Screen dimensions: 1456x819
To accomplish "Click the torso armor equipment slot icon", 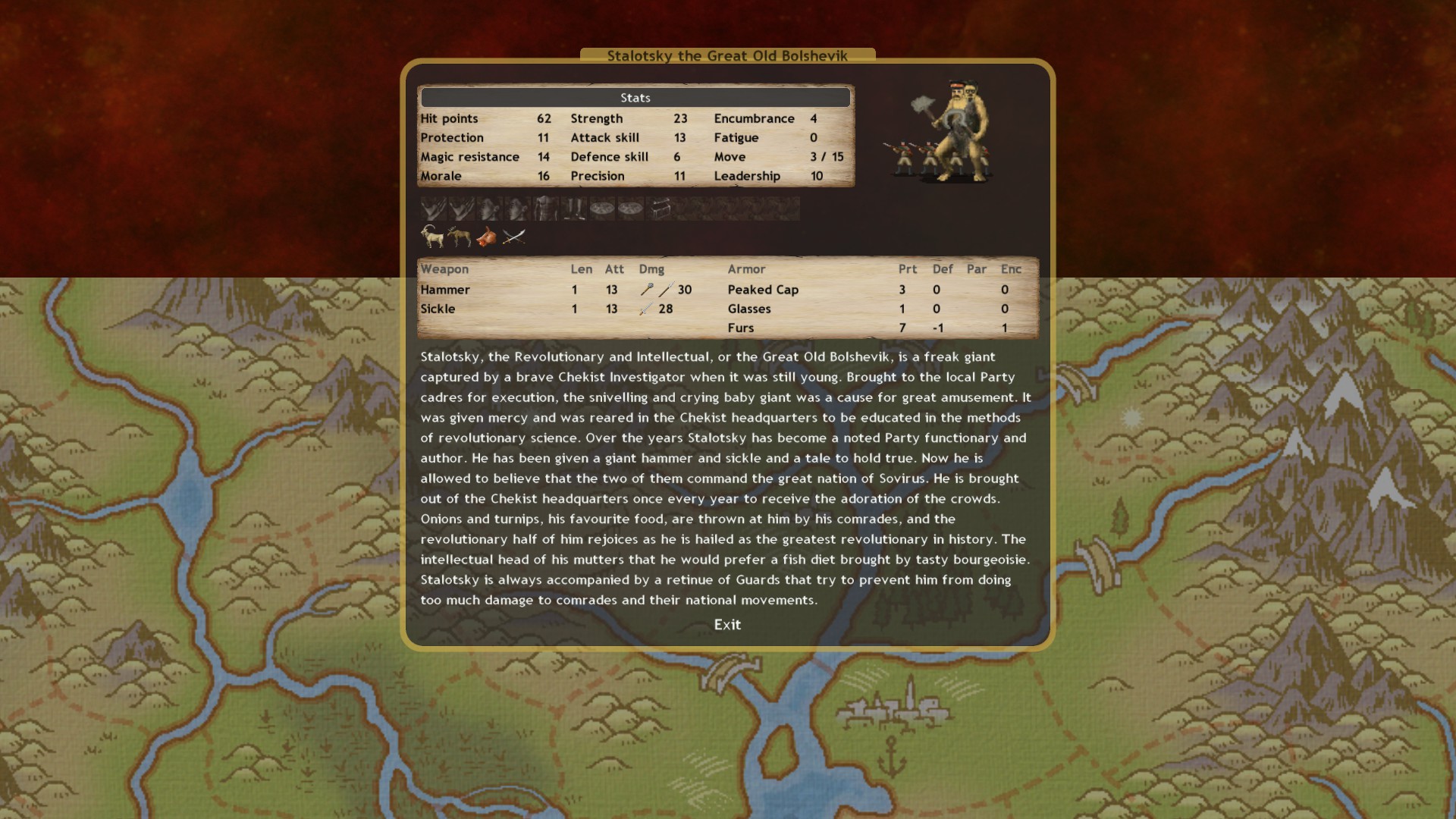I will [x=544, y=208].
